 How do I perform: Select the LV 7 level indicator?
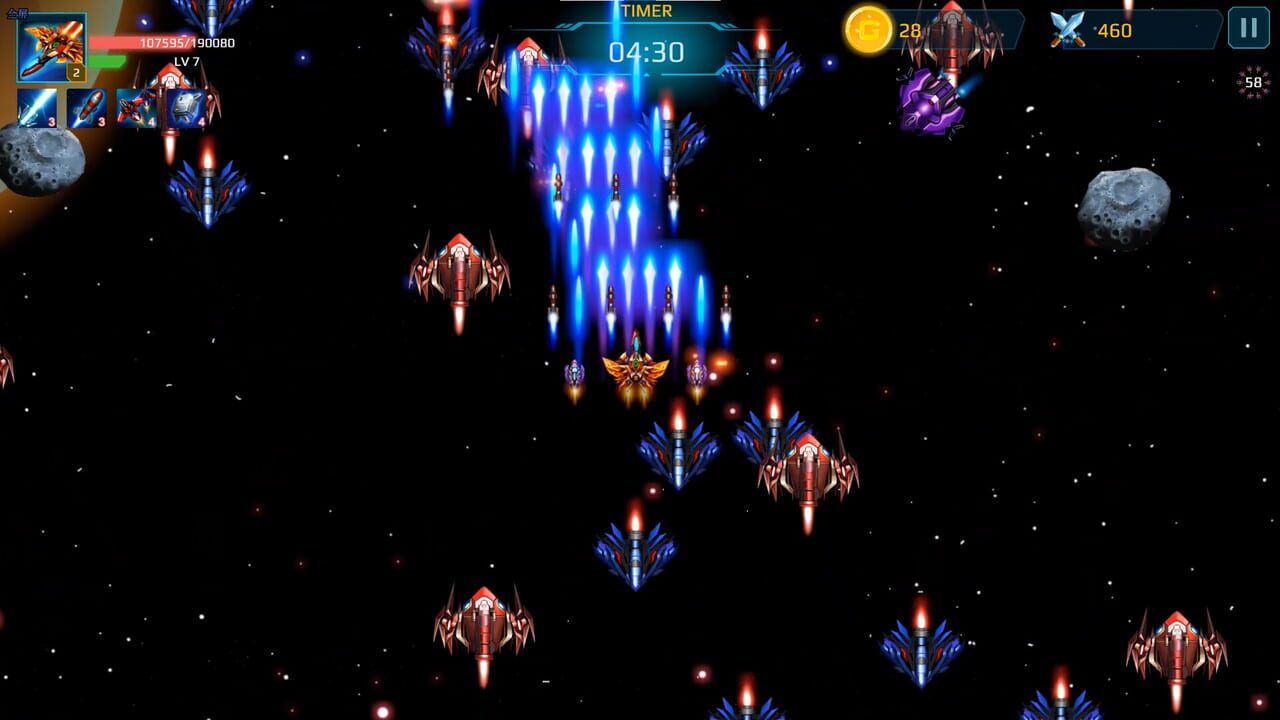(x=186, y=61)
